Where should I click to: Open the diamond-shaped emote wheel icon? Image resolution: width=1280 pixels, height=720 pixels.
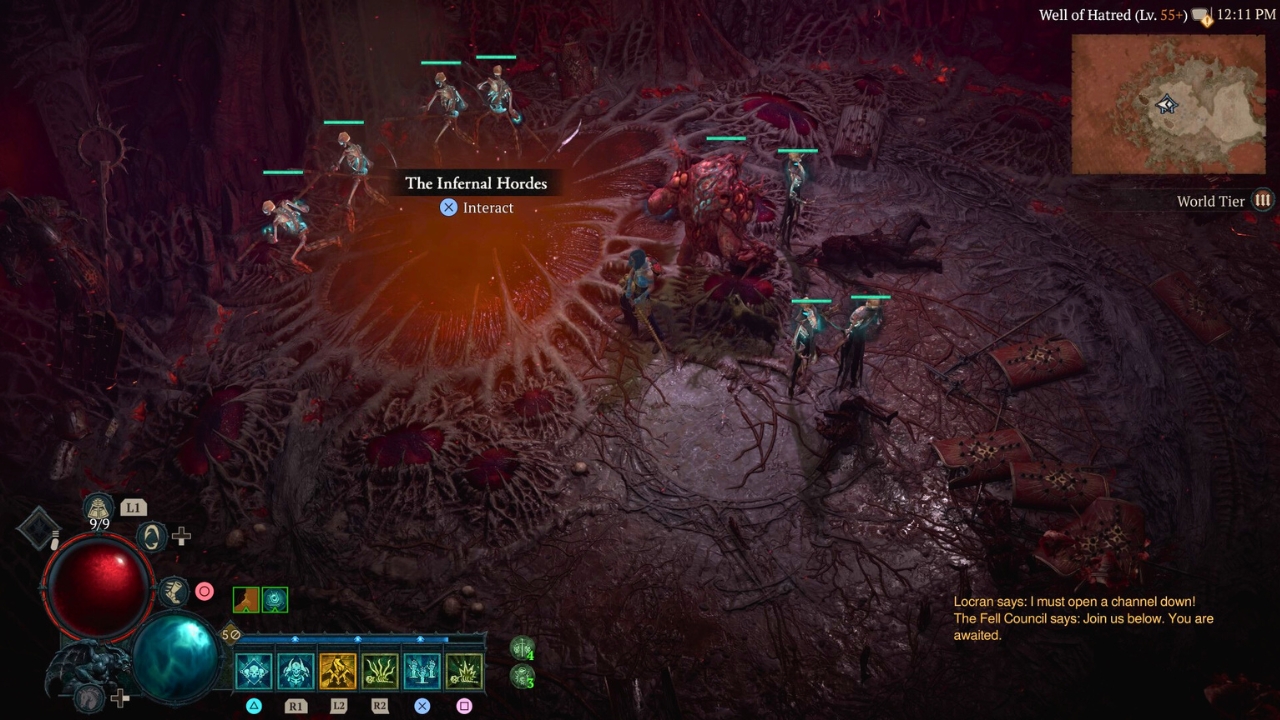38,527
